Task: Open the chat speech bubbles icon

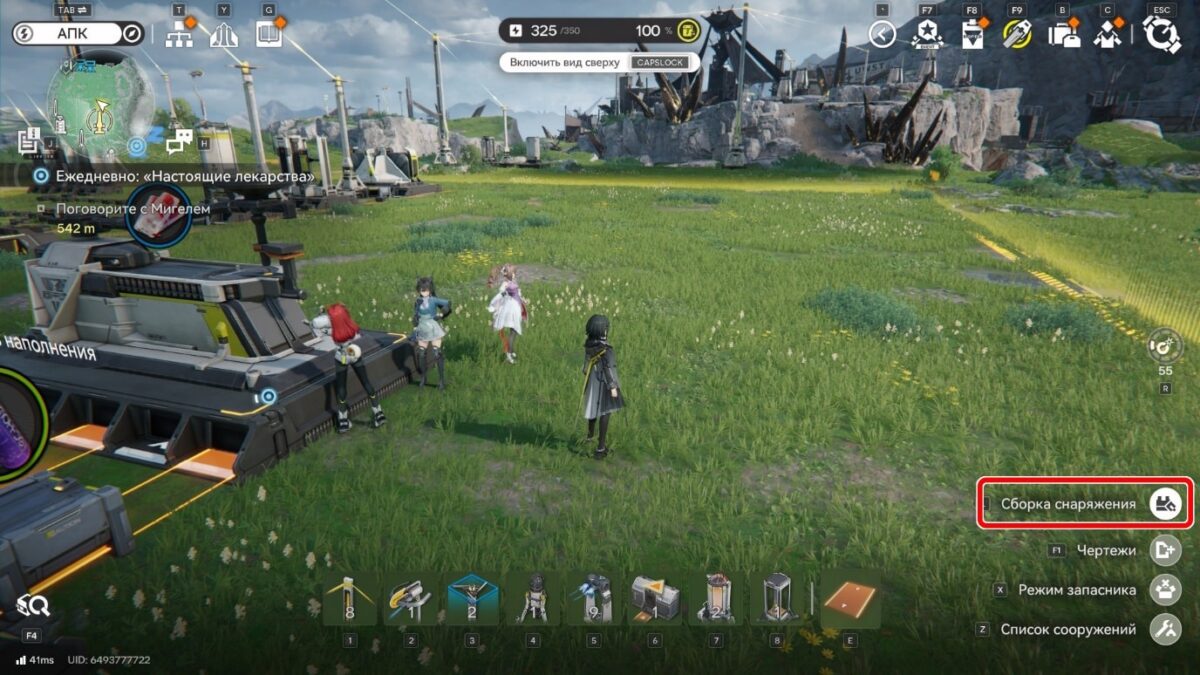Action: tap(179, 143)
